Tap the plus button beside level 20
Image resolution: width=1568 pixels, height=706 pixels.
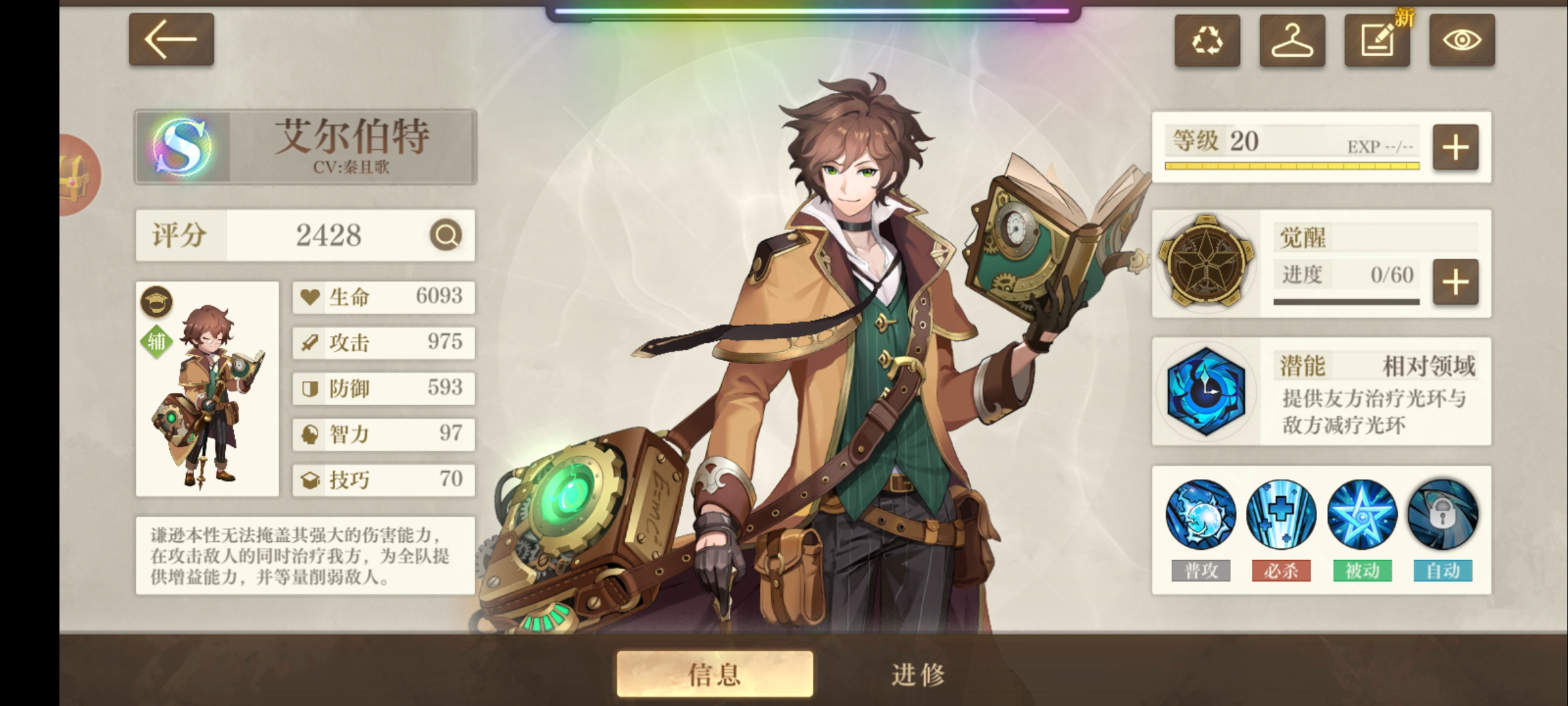(1455, 147)
